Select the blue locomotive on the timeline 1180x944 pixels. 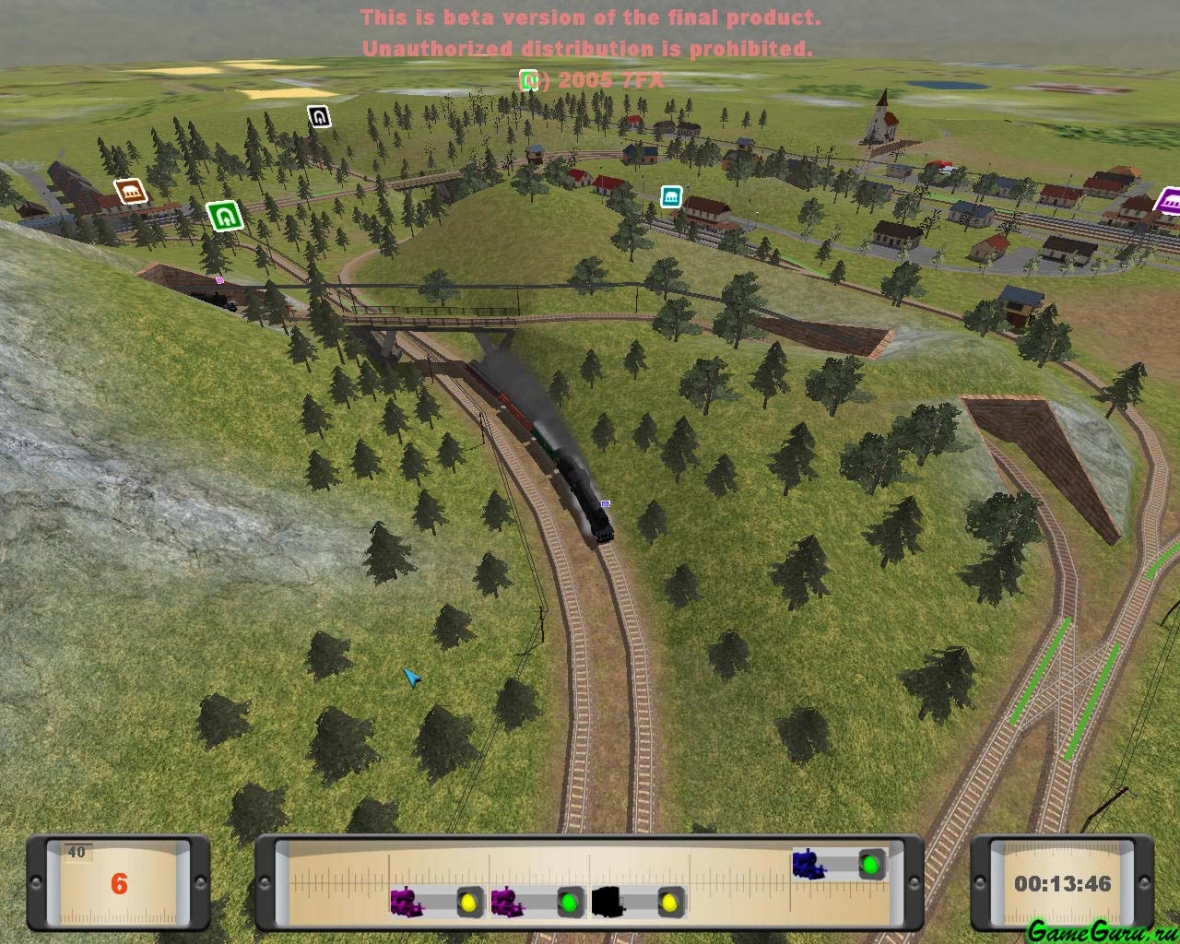808,864
